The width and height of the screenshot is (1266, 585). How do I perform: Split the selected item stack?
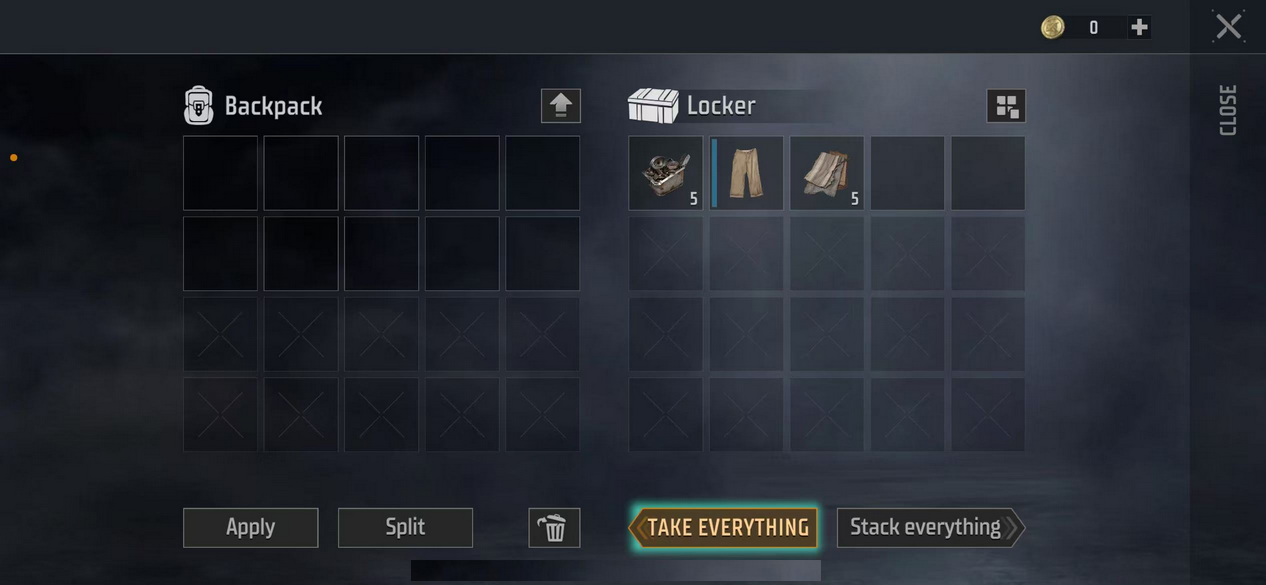click(x=405, y=528)
